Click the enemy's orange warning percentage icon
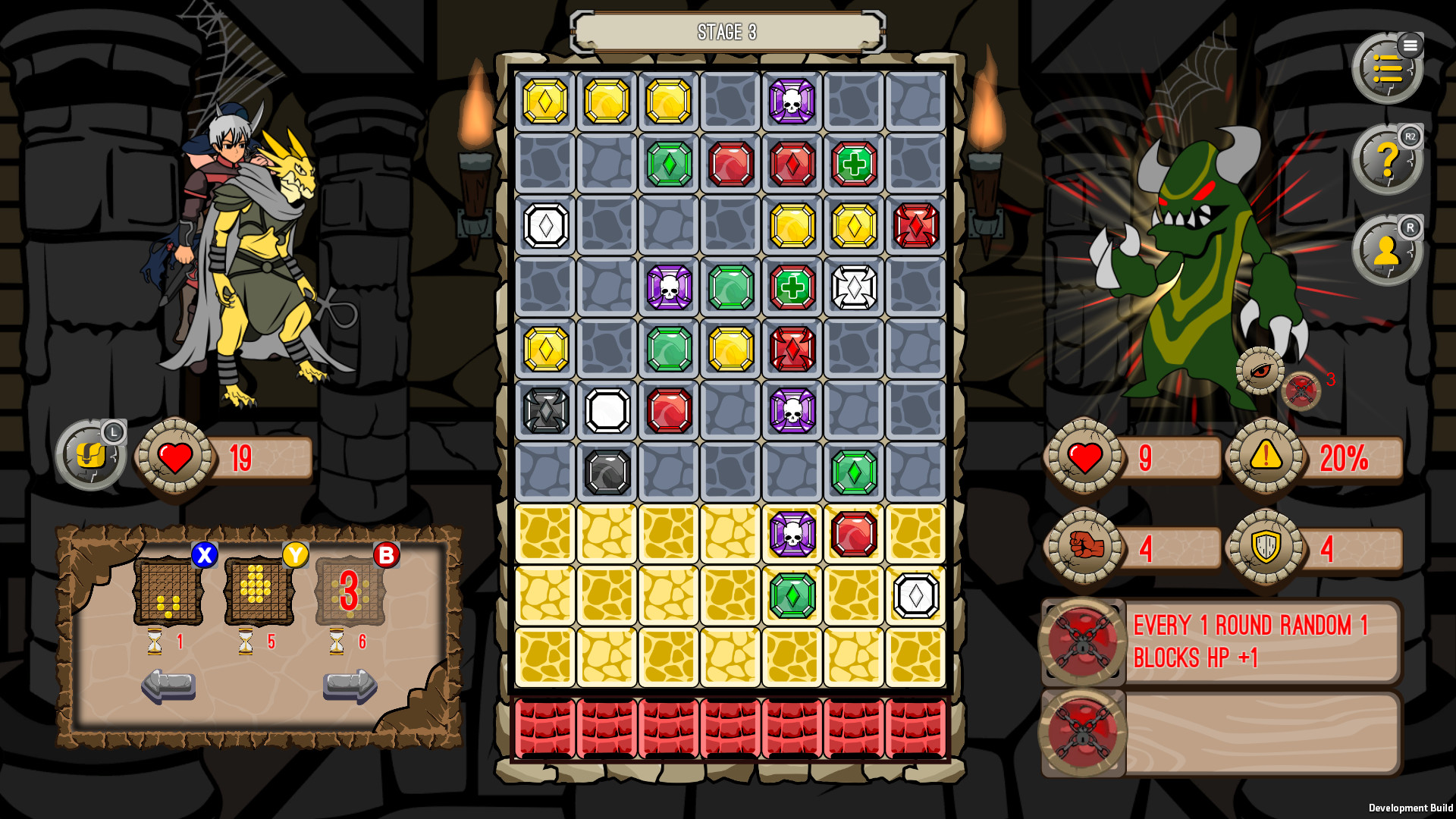 (x=1263, y=458)
